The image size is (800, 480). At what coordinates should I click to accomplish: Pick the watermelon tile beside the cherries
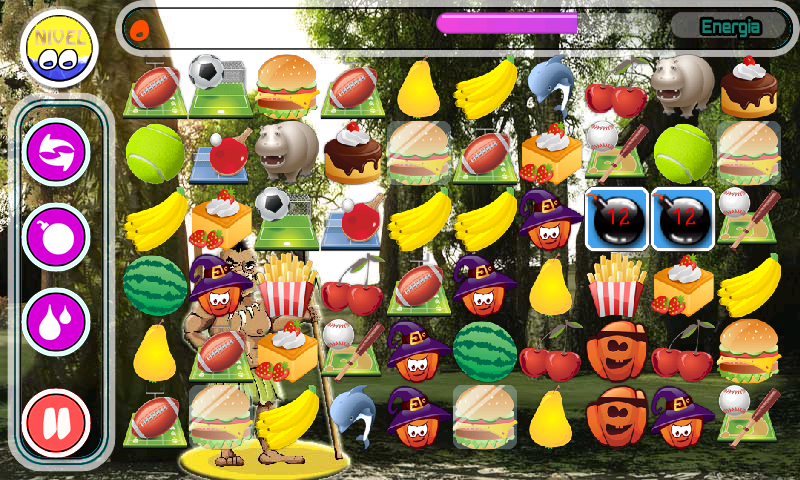(x=485, y=350)
